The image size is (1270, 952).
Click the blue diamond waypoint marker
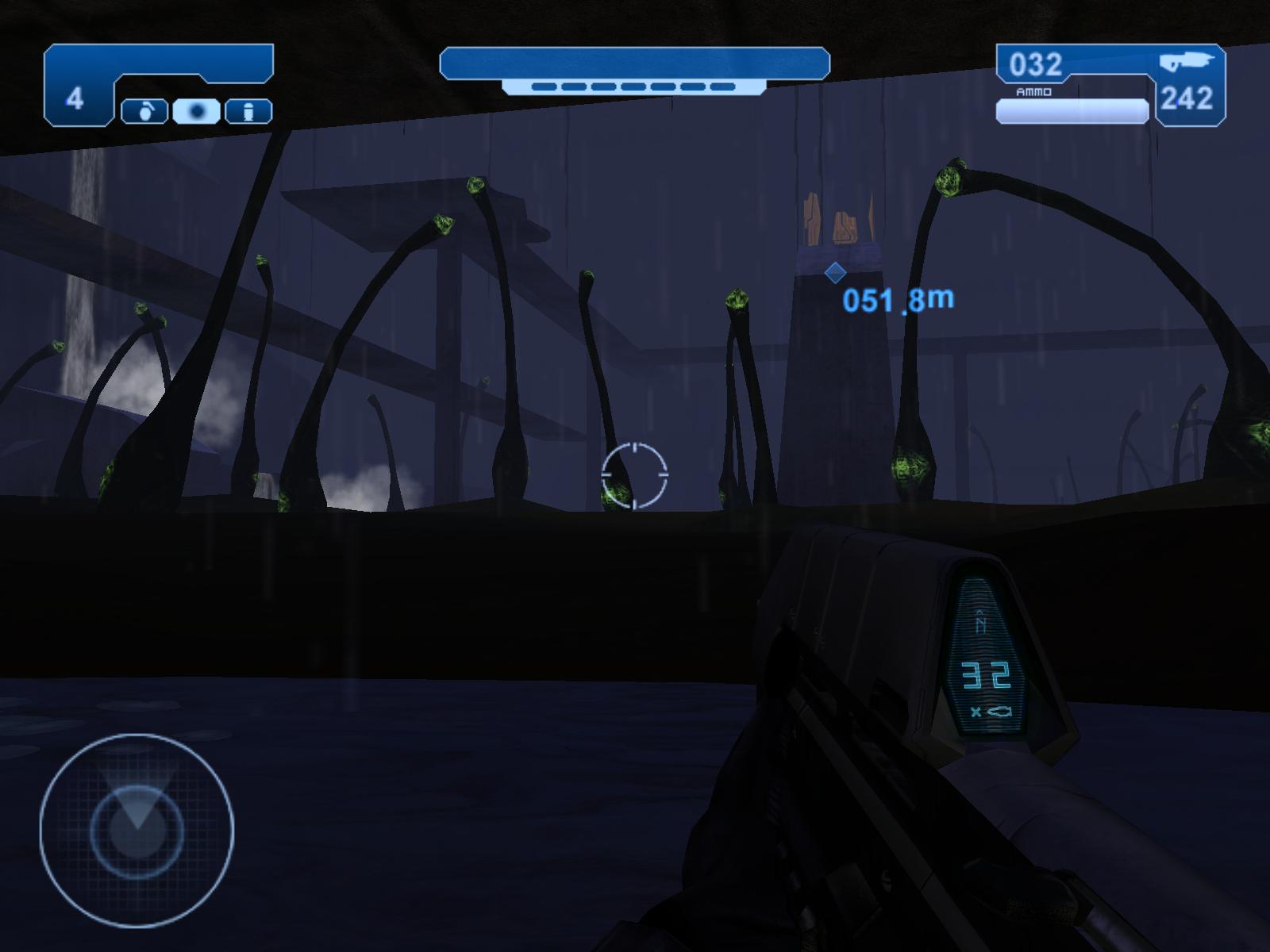click(835, 273)
